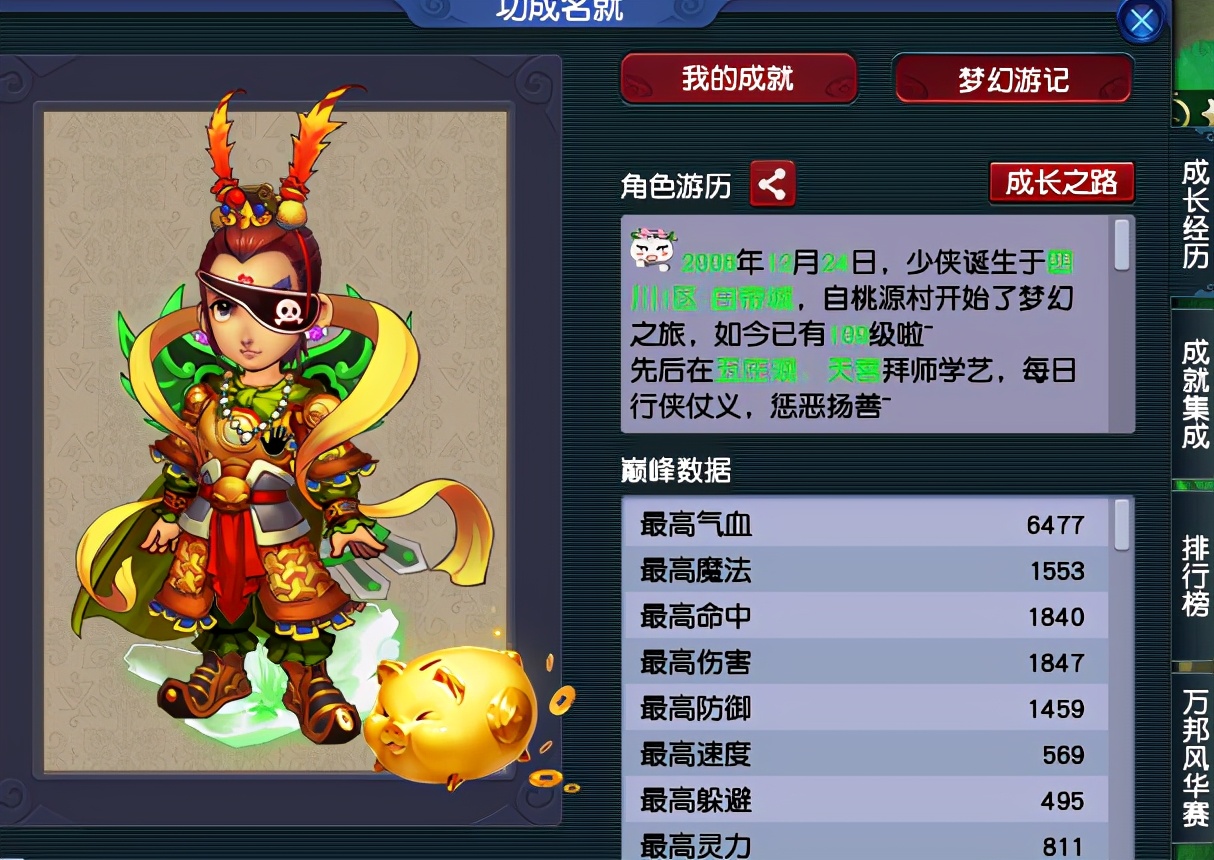Click the golden piggy bank icon

tap(452, 714)
